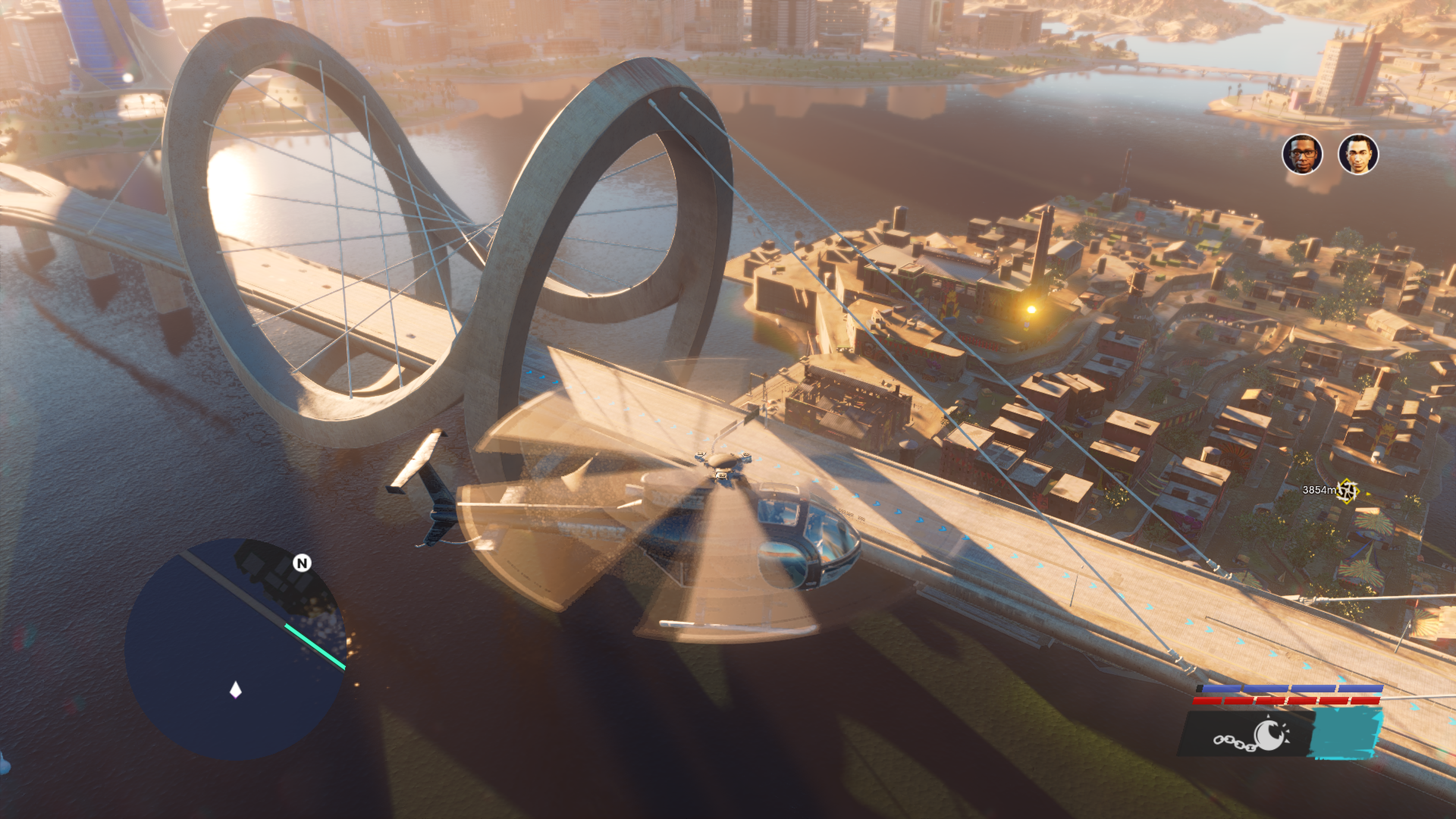Click the objective waypoint marker at 3854m
Viewport: 1456px width, 819px height.
[x=1348, y=490]
